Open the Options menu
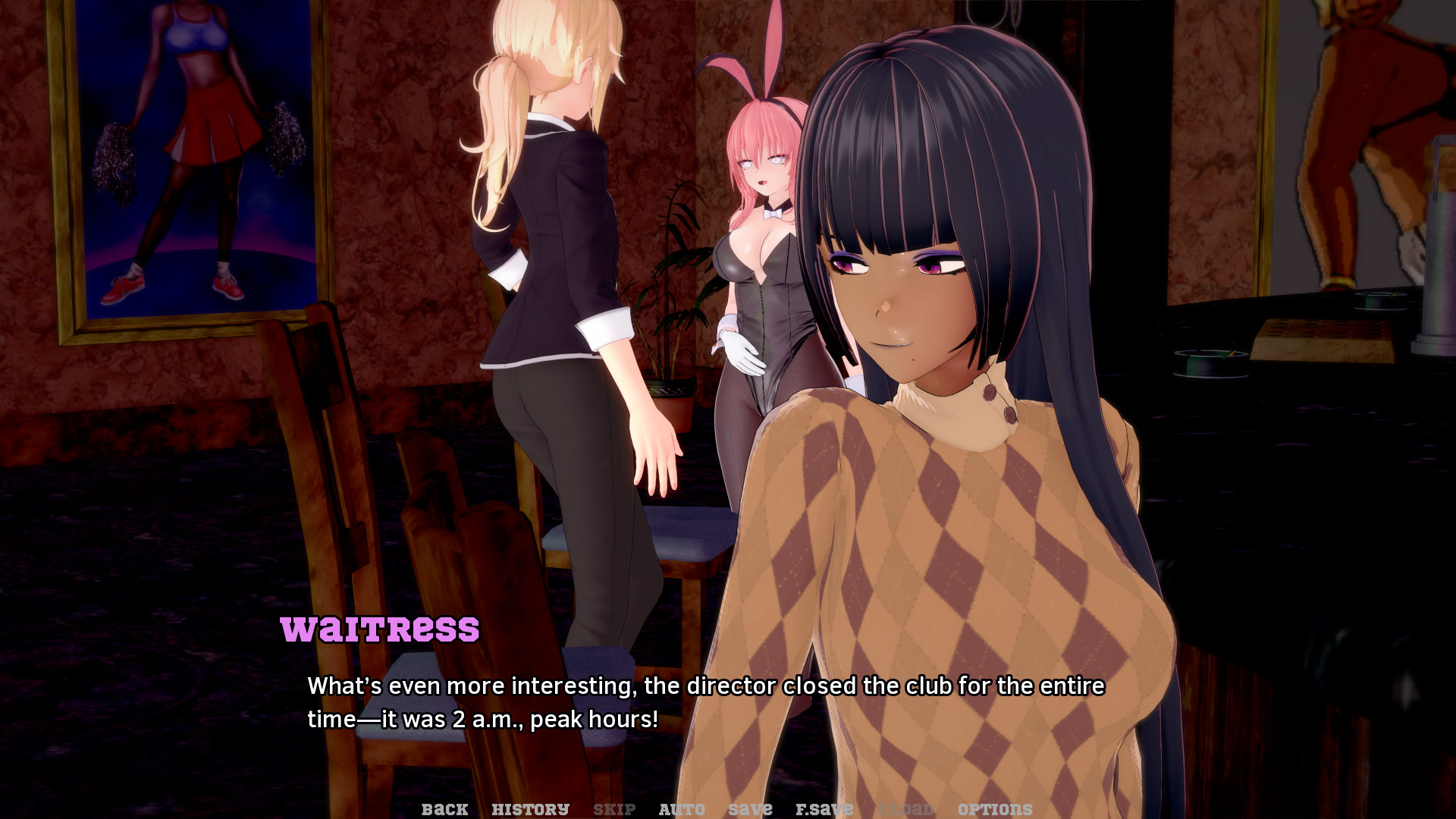Screen dimensions: 1456x819 click(x=994, y=808)
